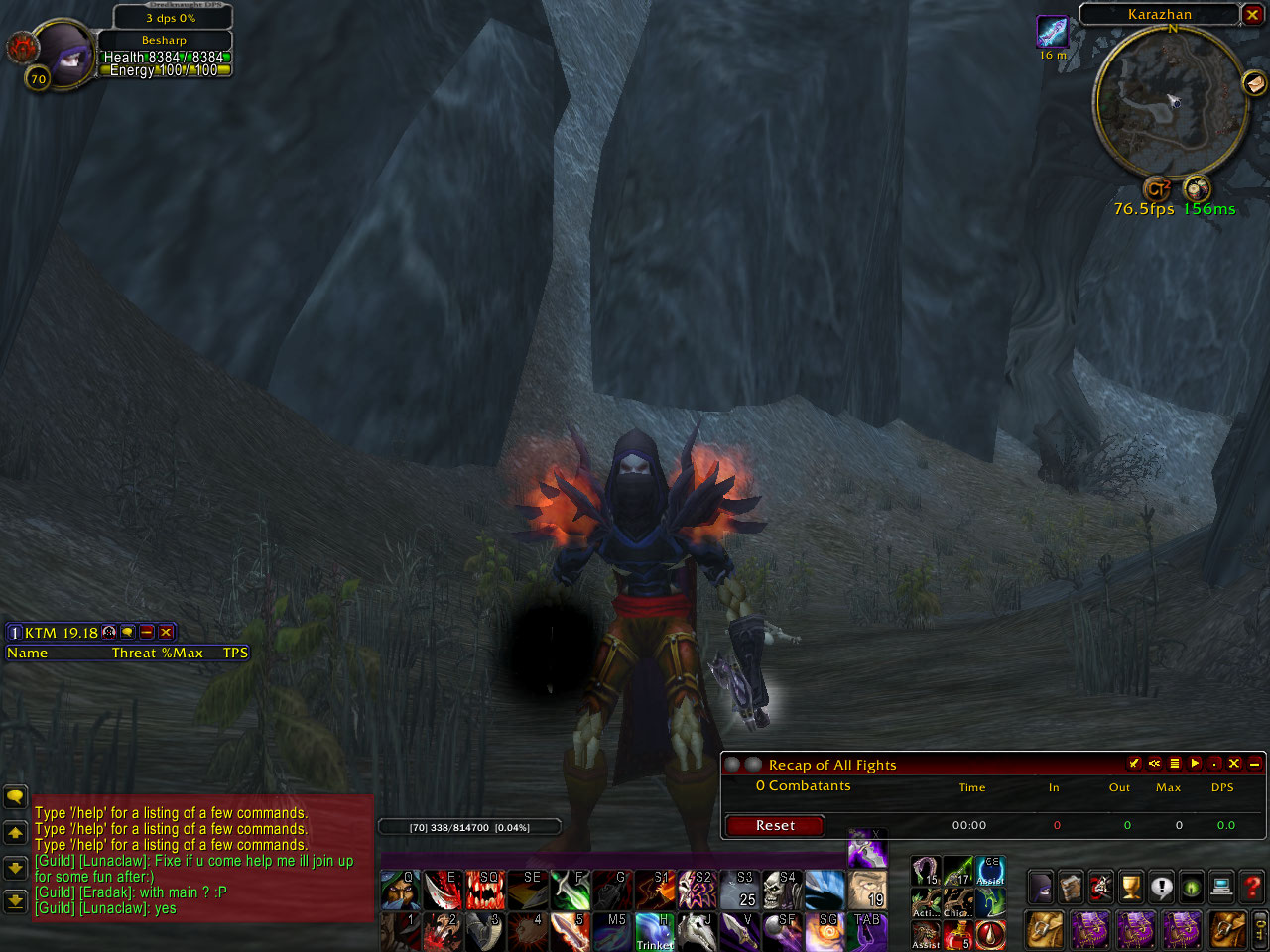Use the Trinket slot bound to H

pos(655,932)
